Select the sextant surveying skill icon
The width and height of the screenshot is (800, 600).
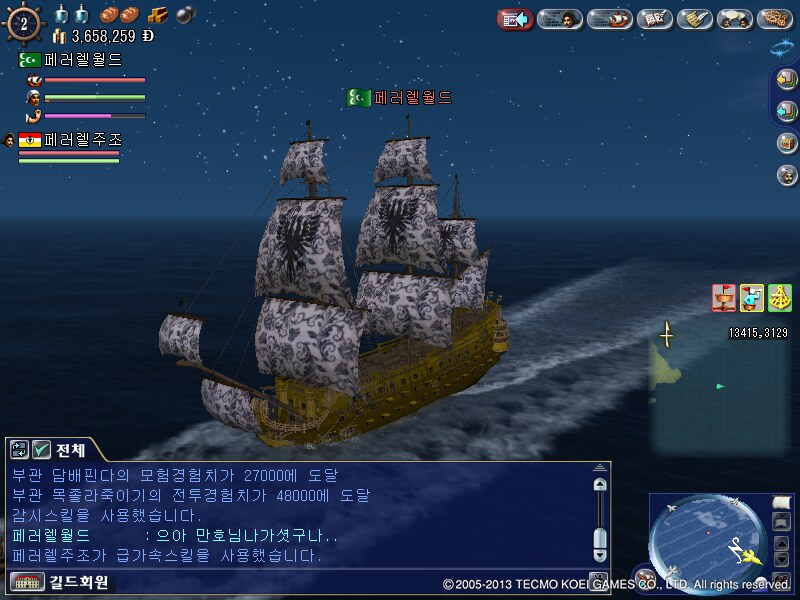tap(779, 298)
